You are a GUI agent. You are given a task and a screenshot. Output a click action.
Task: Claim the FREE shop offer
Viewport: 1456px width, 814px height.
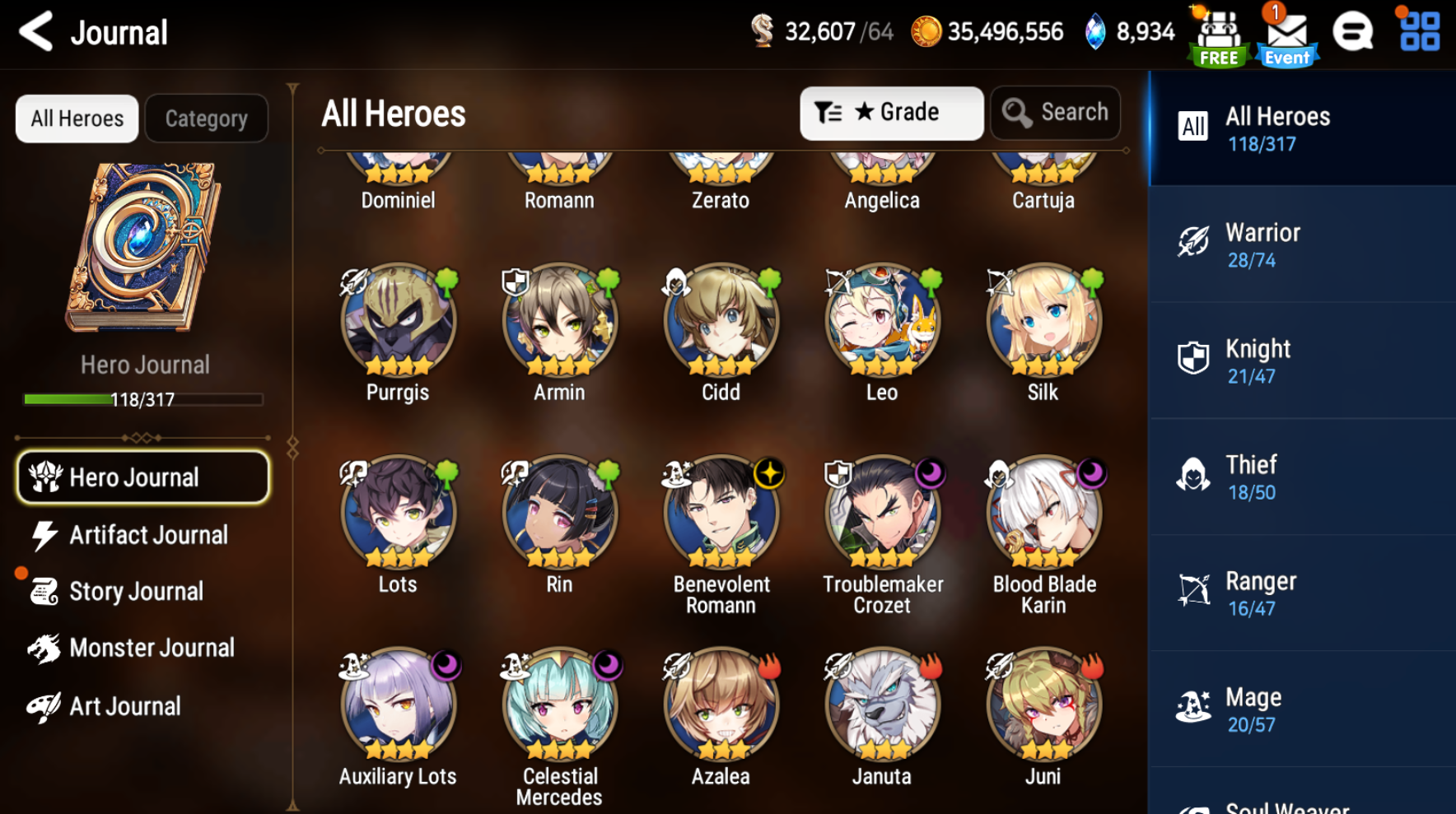tap(1217, 33)
